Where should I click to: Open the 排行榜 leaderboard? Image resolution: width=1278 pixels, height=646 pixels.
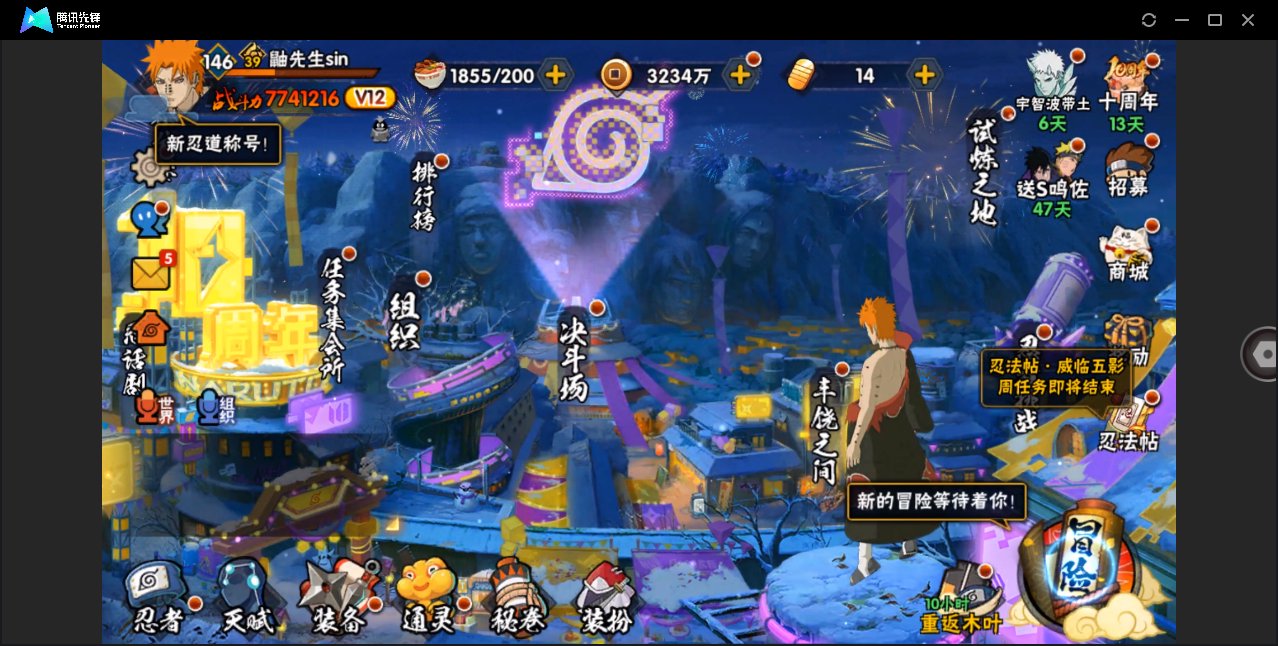(425, 195)
